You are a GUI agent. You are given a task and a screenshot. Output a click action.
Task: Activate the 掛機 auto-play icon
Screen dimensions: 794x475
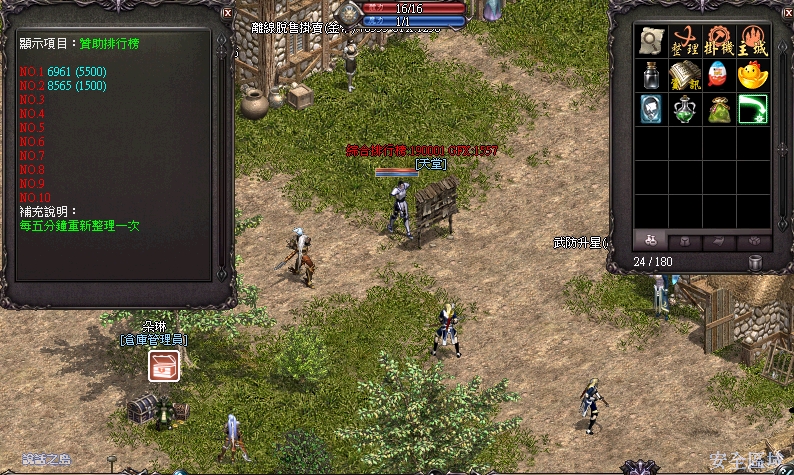tap(719, 41)
